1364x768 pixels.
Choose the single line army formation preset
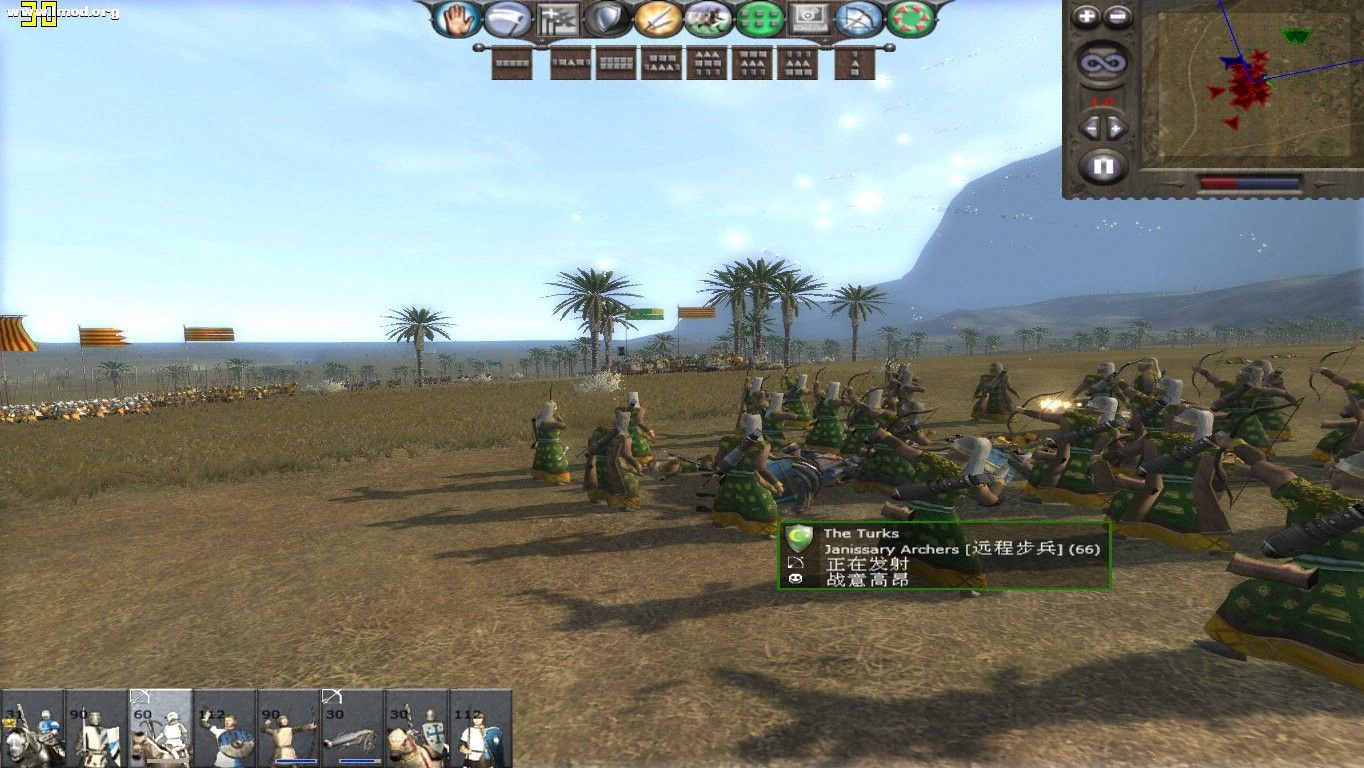click(x=513, y=63)
